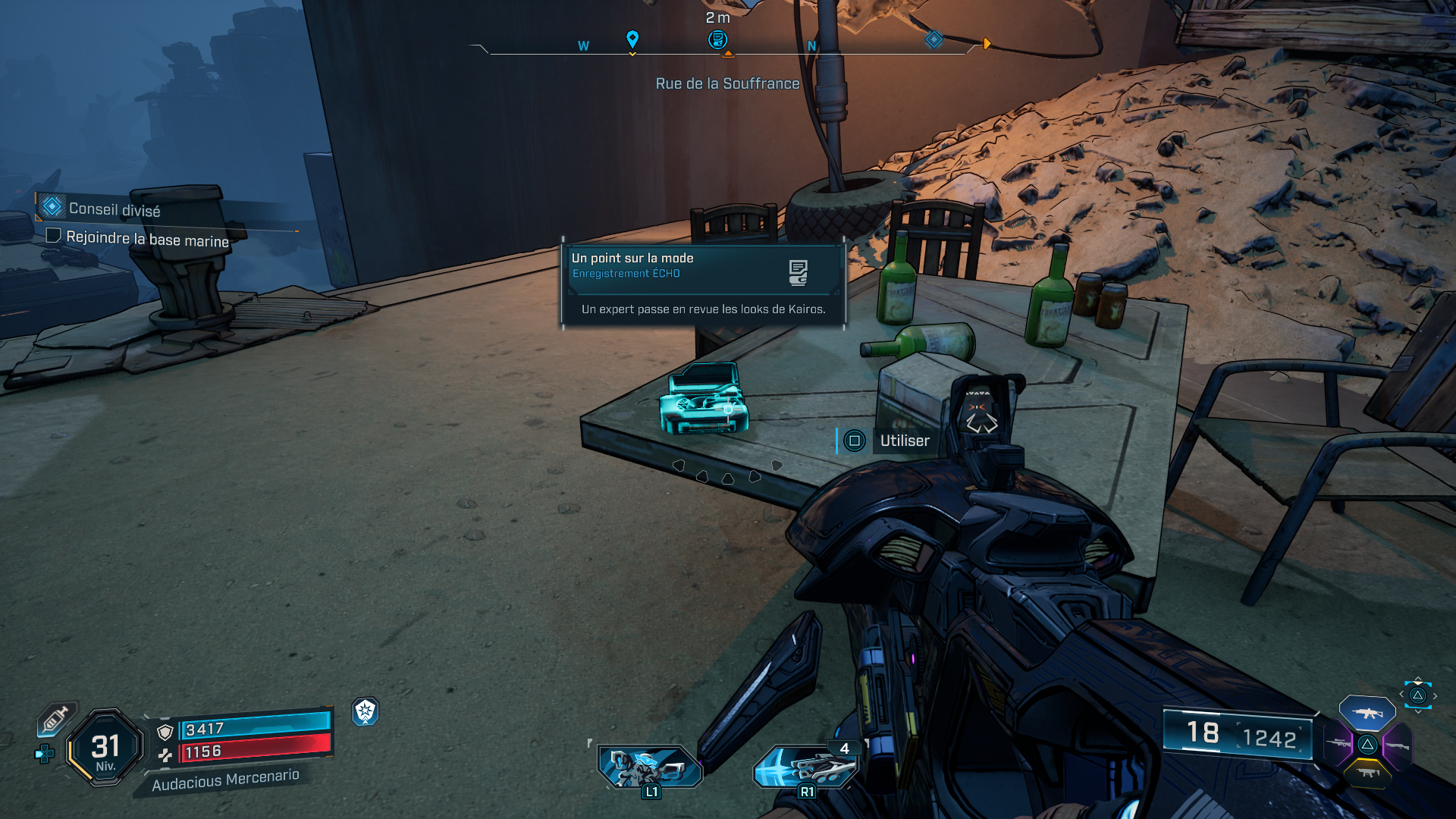
Task: Select the shield burst status icon
Action: (x=366, y=711)
